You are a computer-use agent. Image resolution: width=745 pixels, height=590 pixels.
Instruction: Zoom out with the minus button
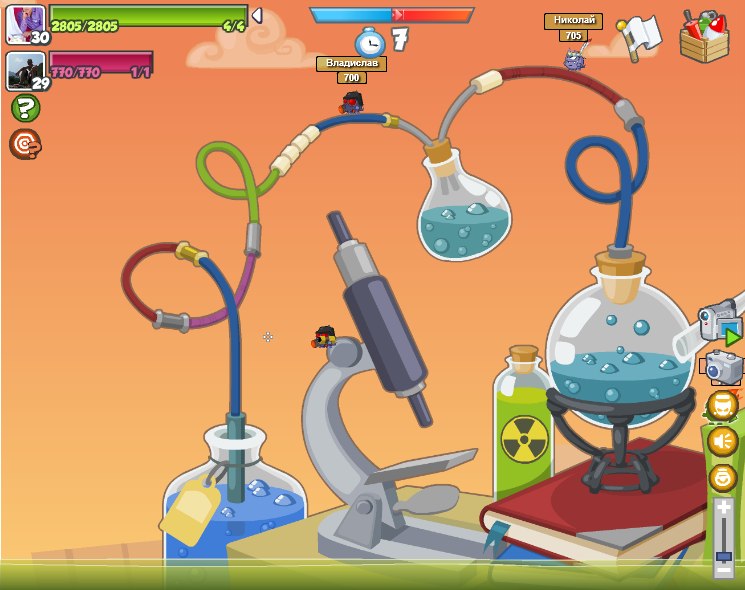tap(723, 571)
